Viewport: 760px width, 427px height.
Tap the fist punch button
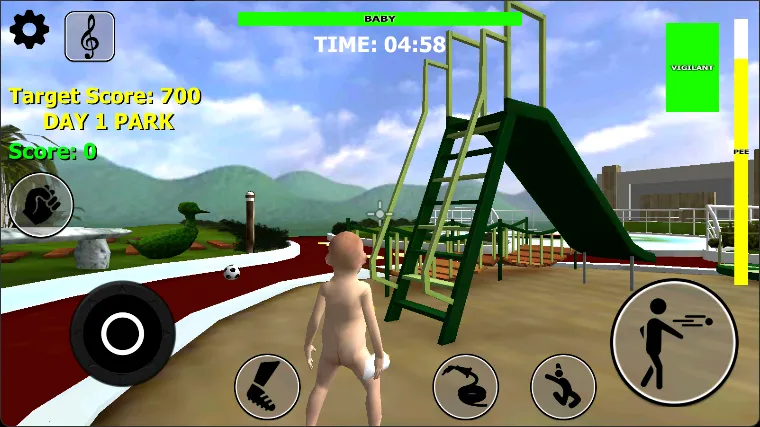41,206
